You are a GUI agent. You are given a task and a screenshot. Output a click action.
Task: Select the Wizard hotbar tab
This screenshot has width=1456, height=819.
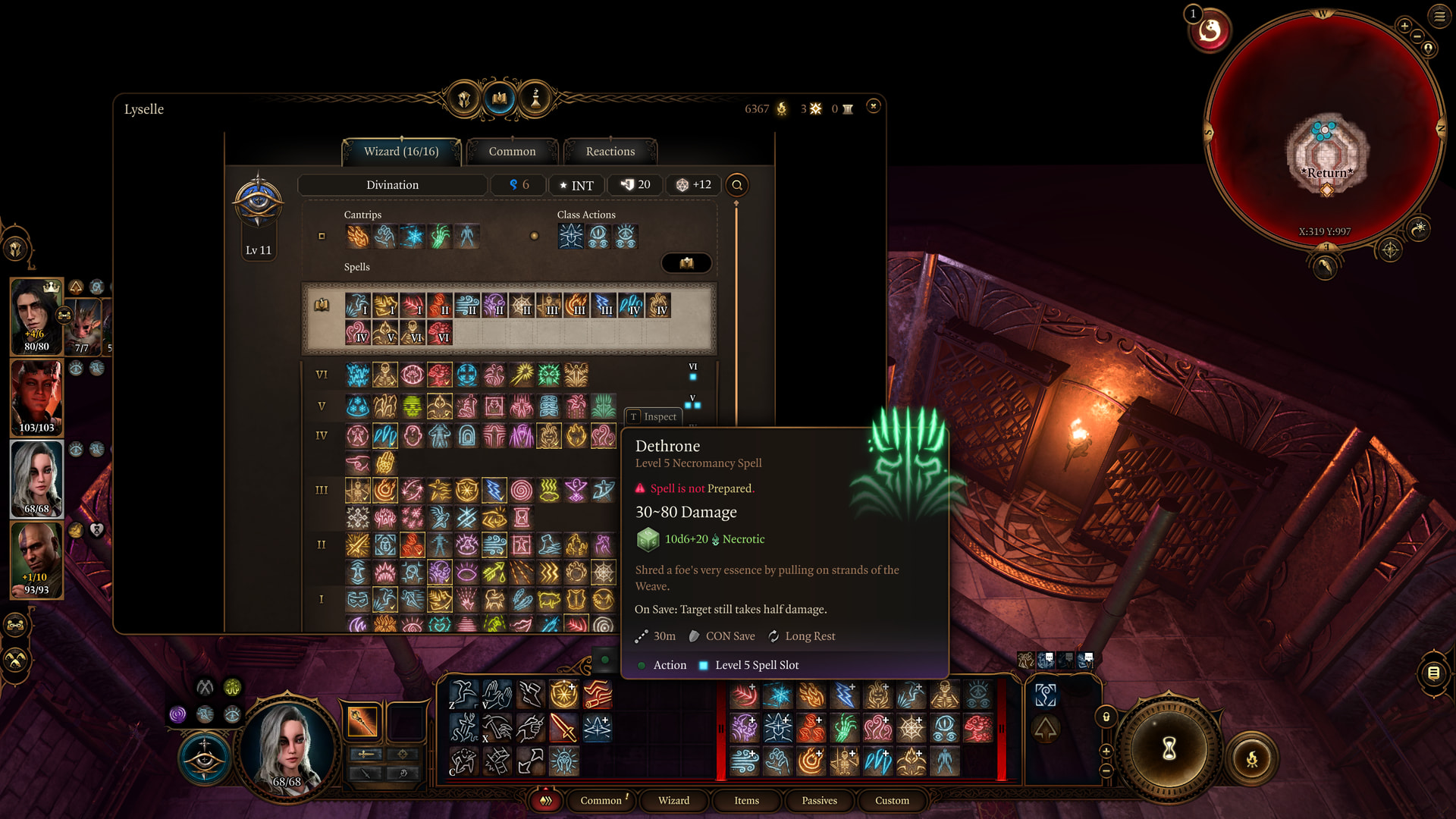pyautogui.click(x=673, y=801)
